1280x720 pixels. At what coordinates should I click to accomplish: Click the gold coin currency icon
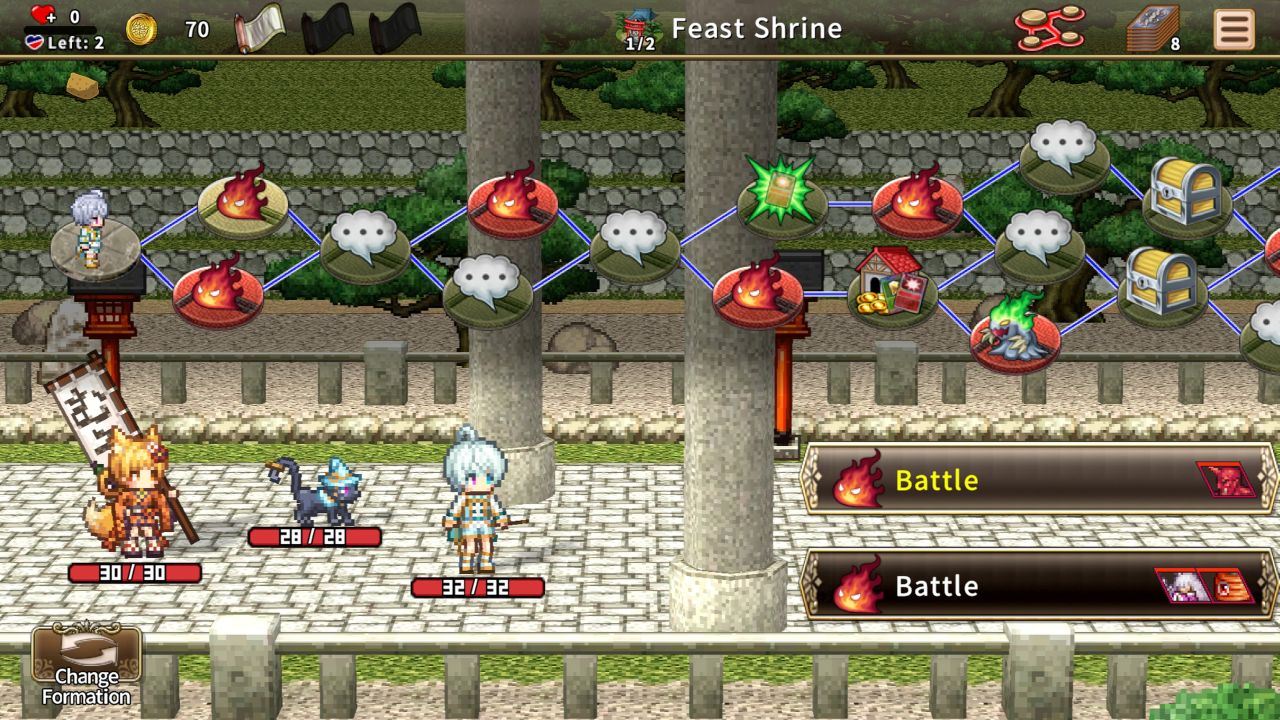pos(140,28)
